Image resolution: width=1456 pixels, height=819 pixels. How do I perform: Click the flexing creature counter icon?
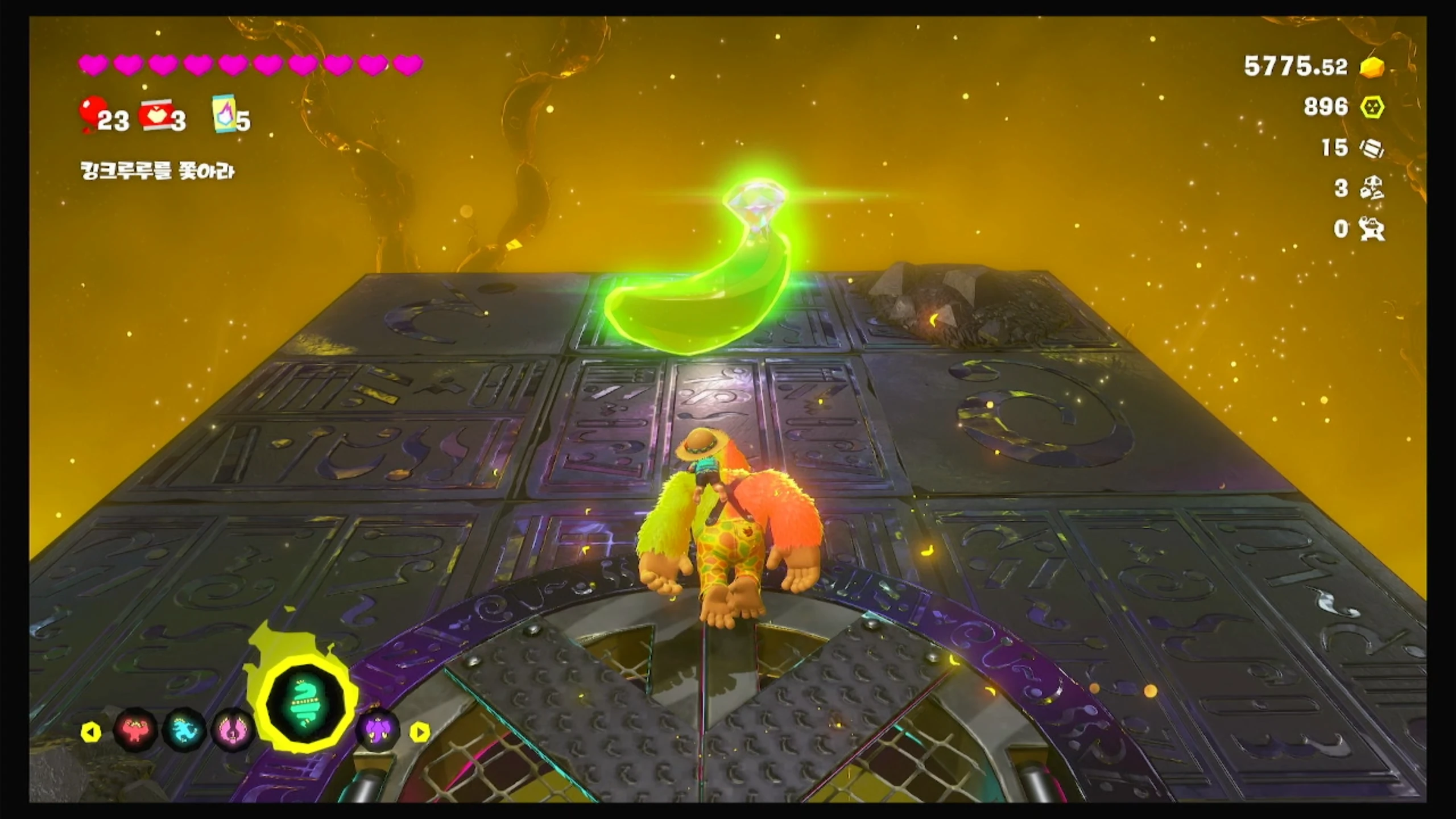point(1372,229)
